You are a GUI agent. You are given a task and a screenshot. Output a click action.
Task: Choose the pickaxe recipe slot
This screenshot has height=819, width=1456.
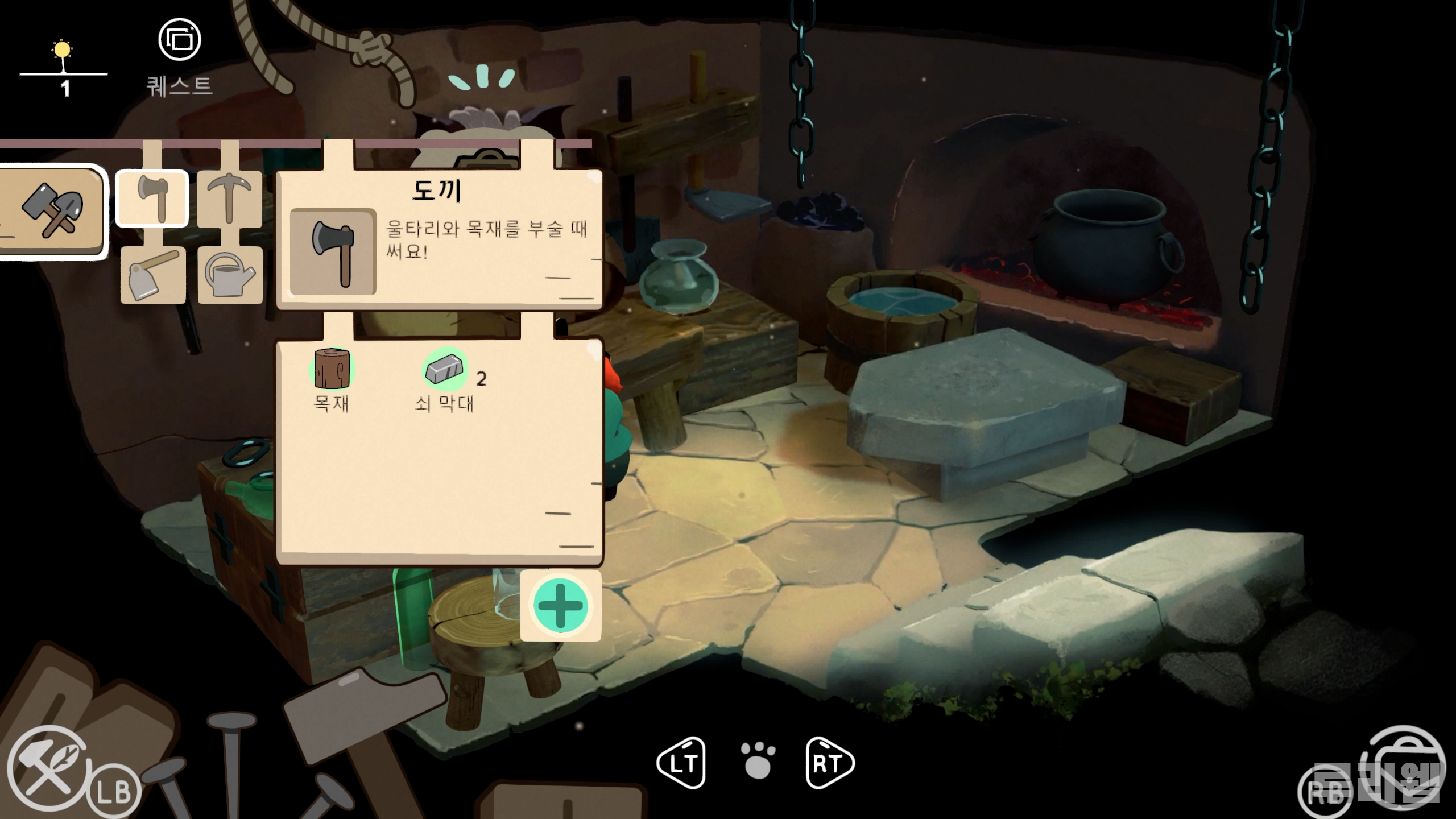click(x=229, y=198)
